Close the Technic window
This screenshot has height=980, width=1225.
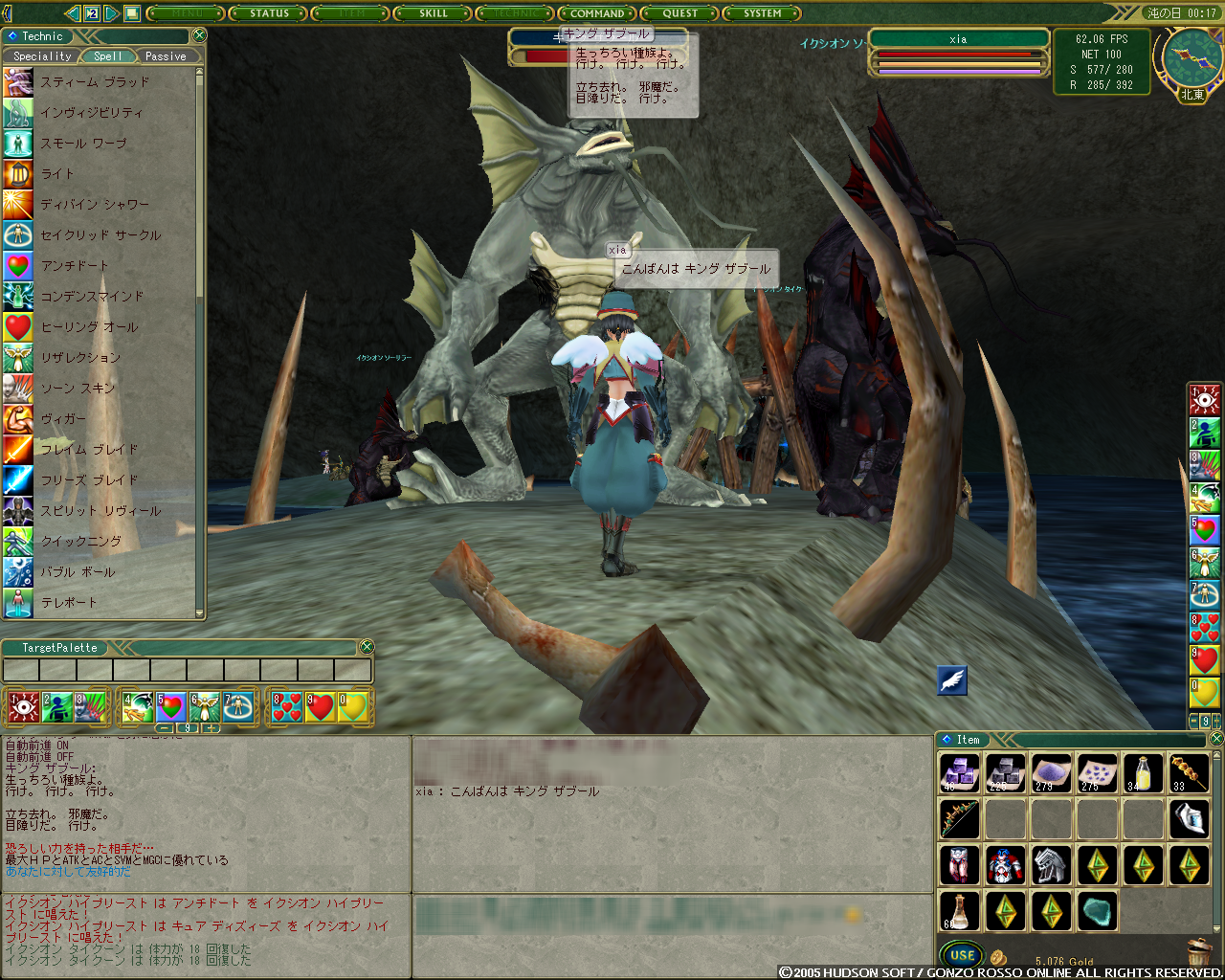tap(199, 35)
